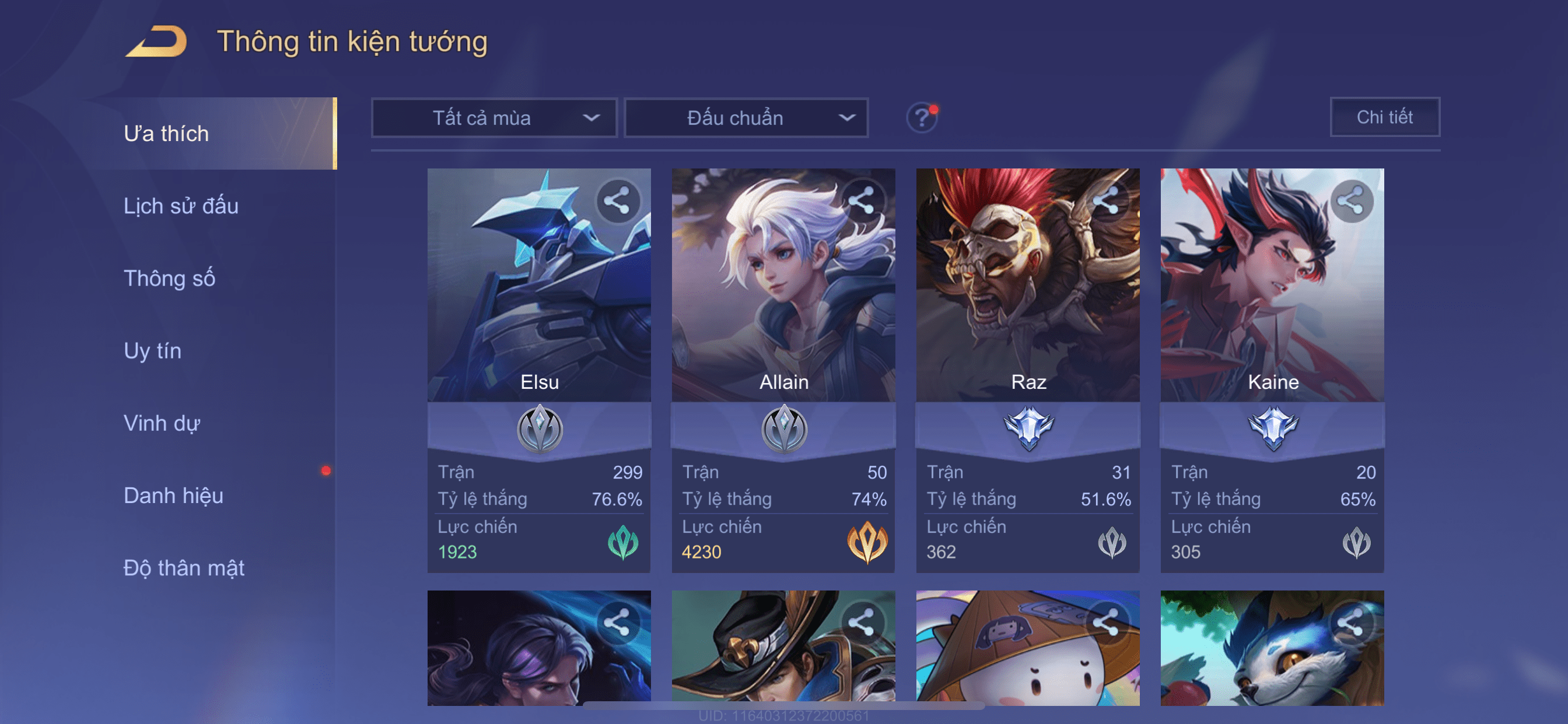The image size is (1568, 724).
Task: Expand the Tất cả mùa dropdown
Action: (494, 117)
